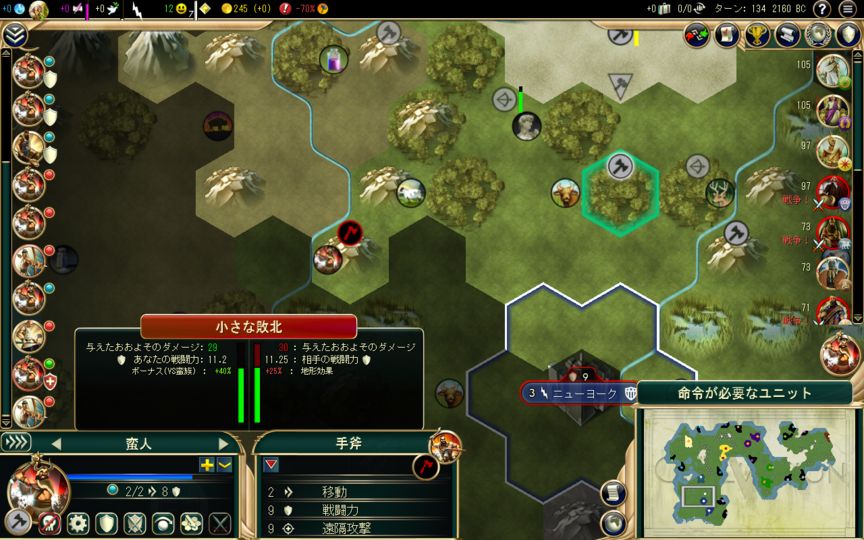
Task: Open the globe with laurel wreath icon
Action: pos(819,35)
